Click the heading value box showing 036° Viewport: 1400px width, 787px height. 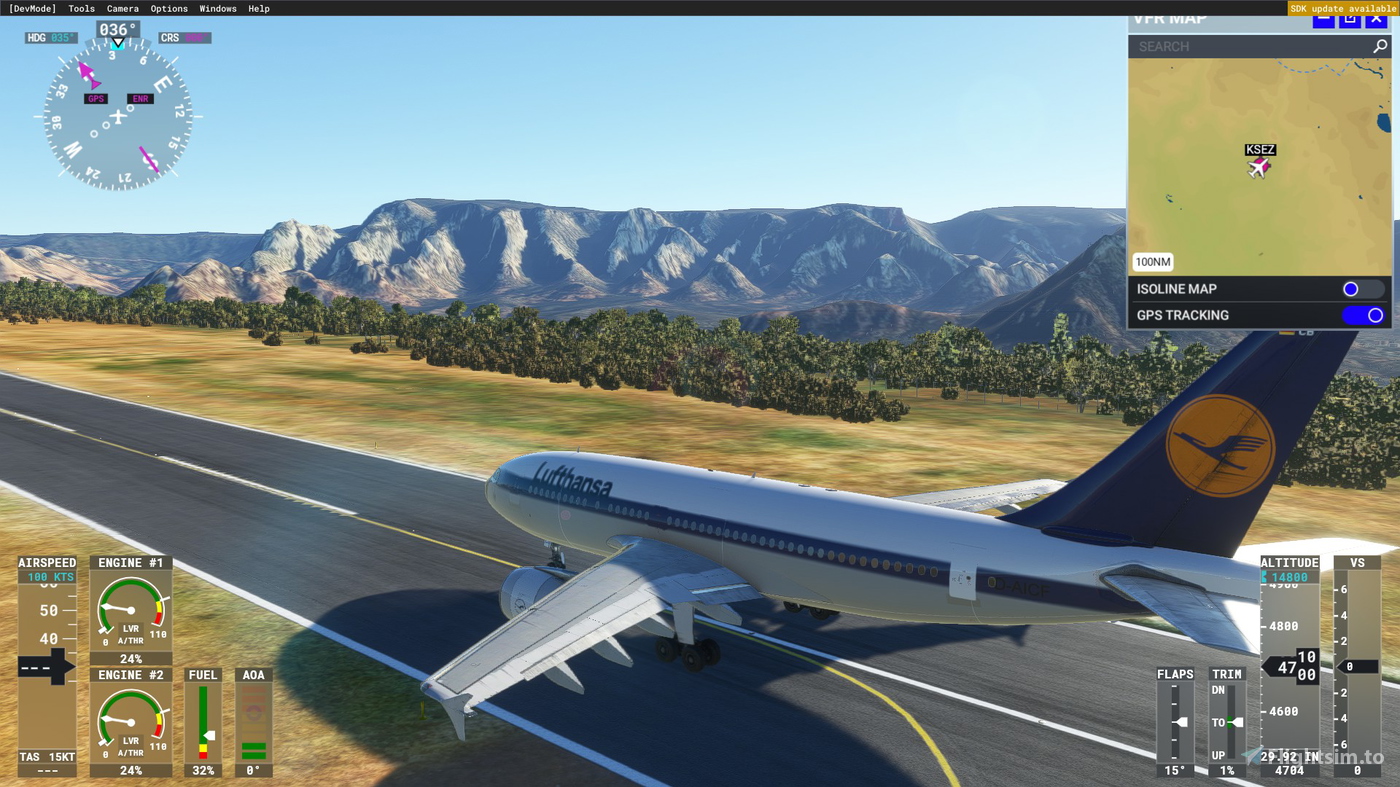click(x=117, y=29)
